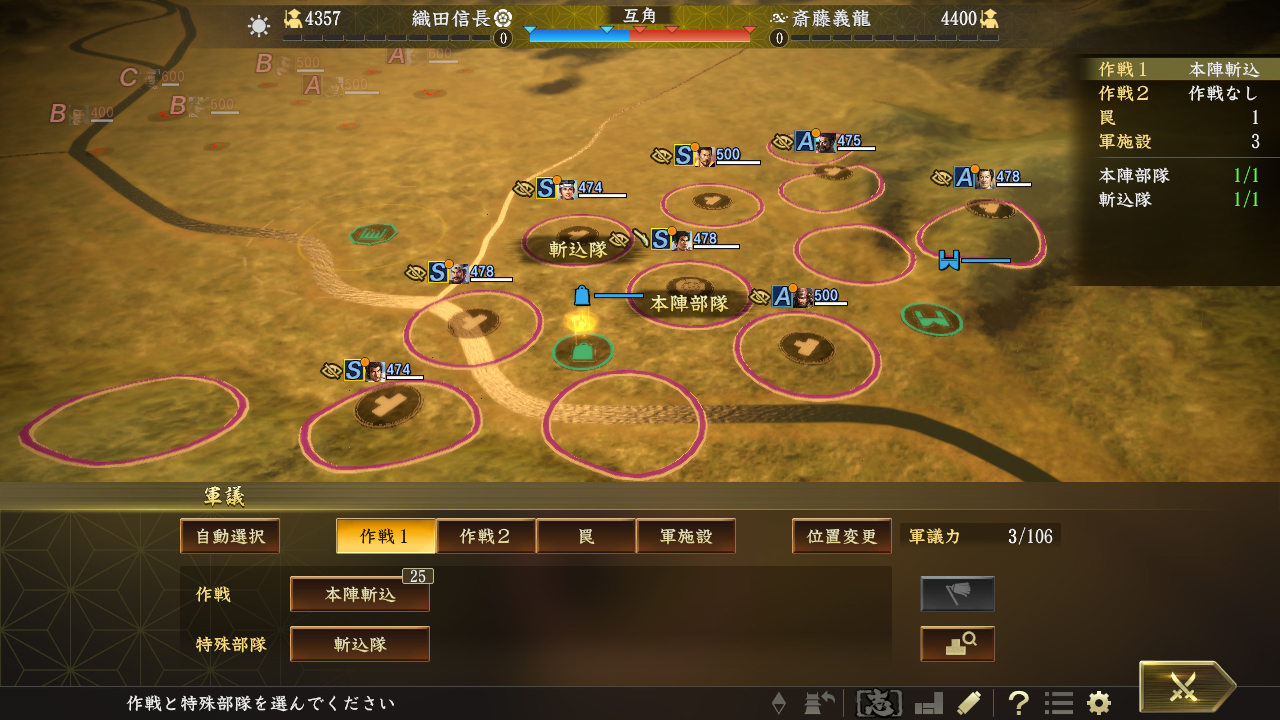The width and height of the screenshot is (1280, 720).
Task: Toggle visibility eye on the leftmost S 474 unit
Action: pos(331,371)
